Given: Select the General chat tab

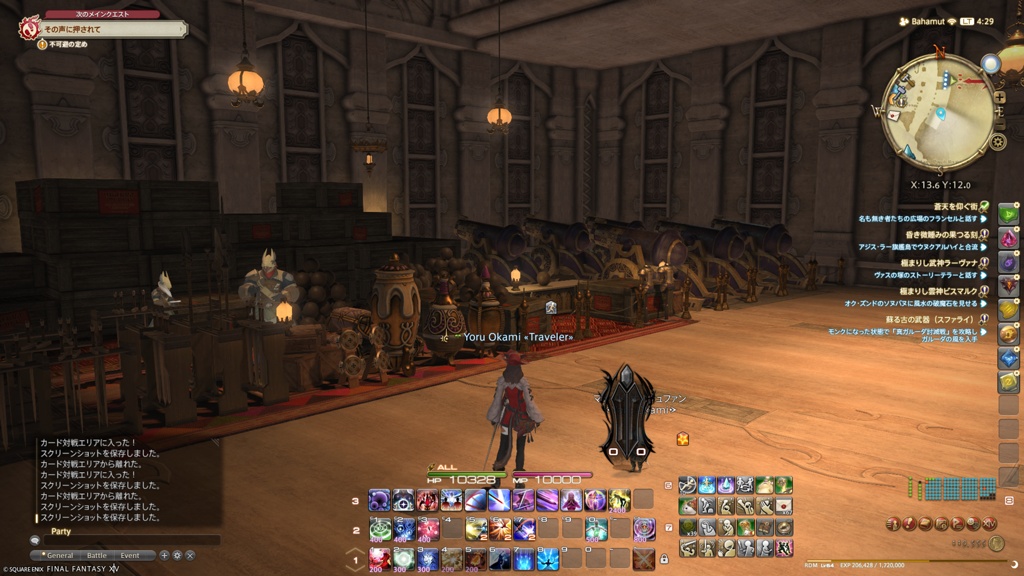Looking at the screenshot, I should (60, 555).
